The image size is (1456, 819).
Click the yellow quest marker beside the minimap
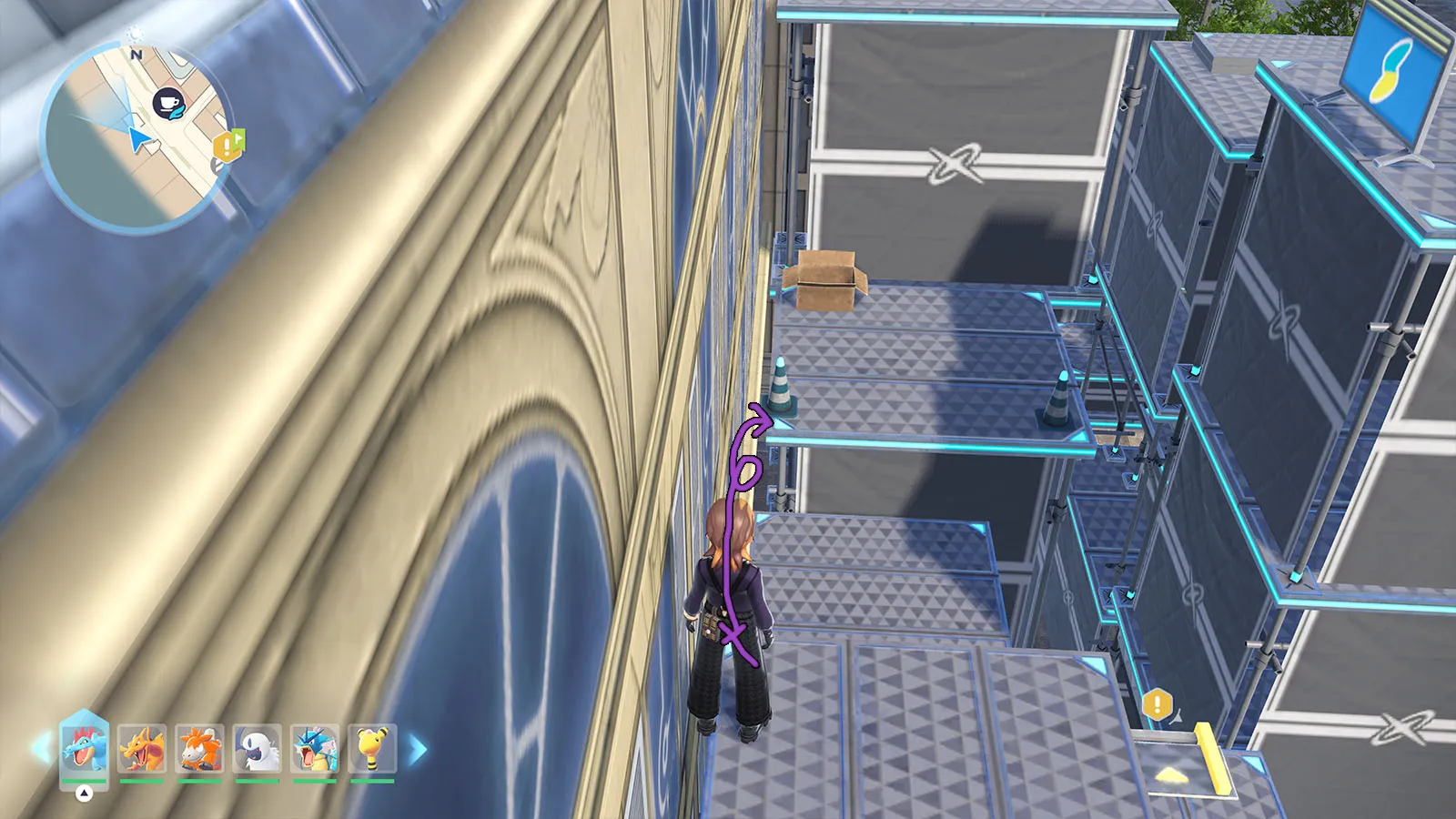tap(227, 145)
